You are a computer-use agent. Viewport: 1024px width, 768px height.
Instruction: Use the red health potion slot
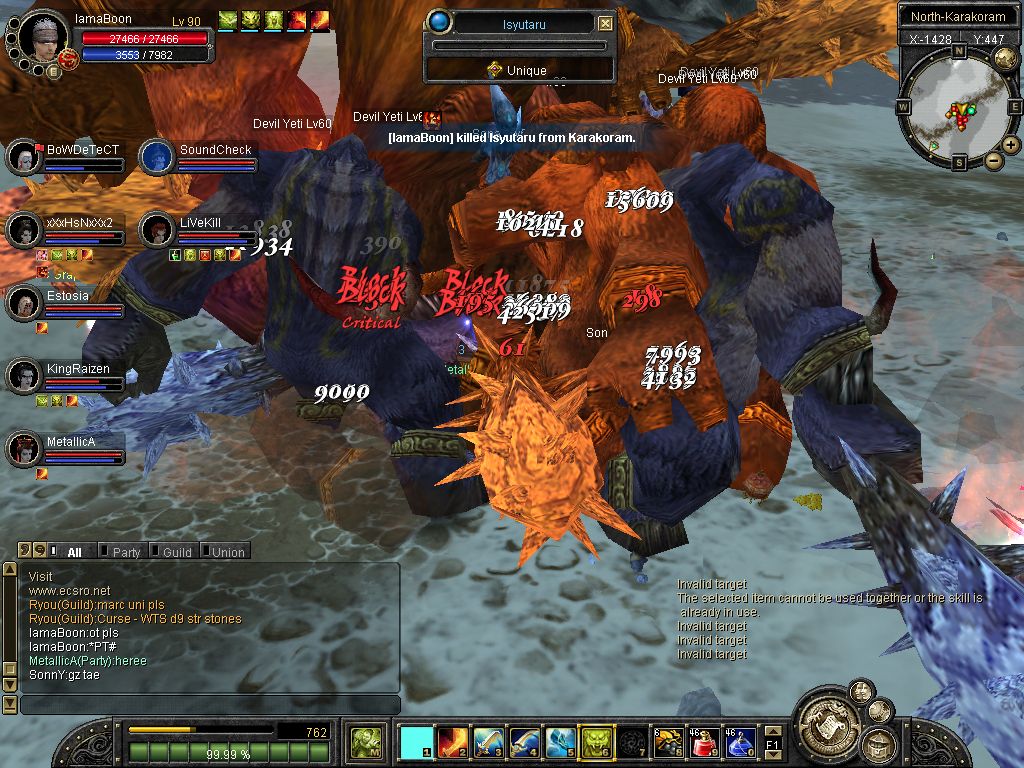[x=704, y=743]
